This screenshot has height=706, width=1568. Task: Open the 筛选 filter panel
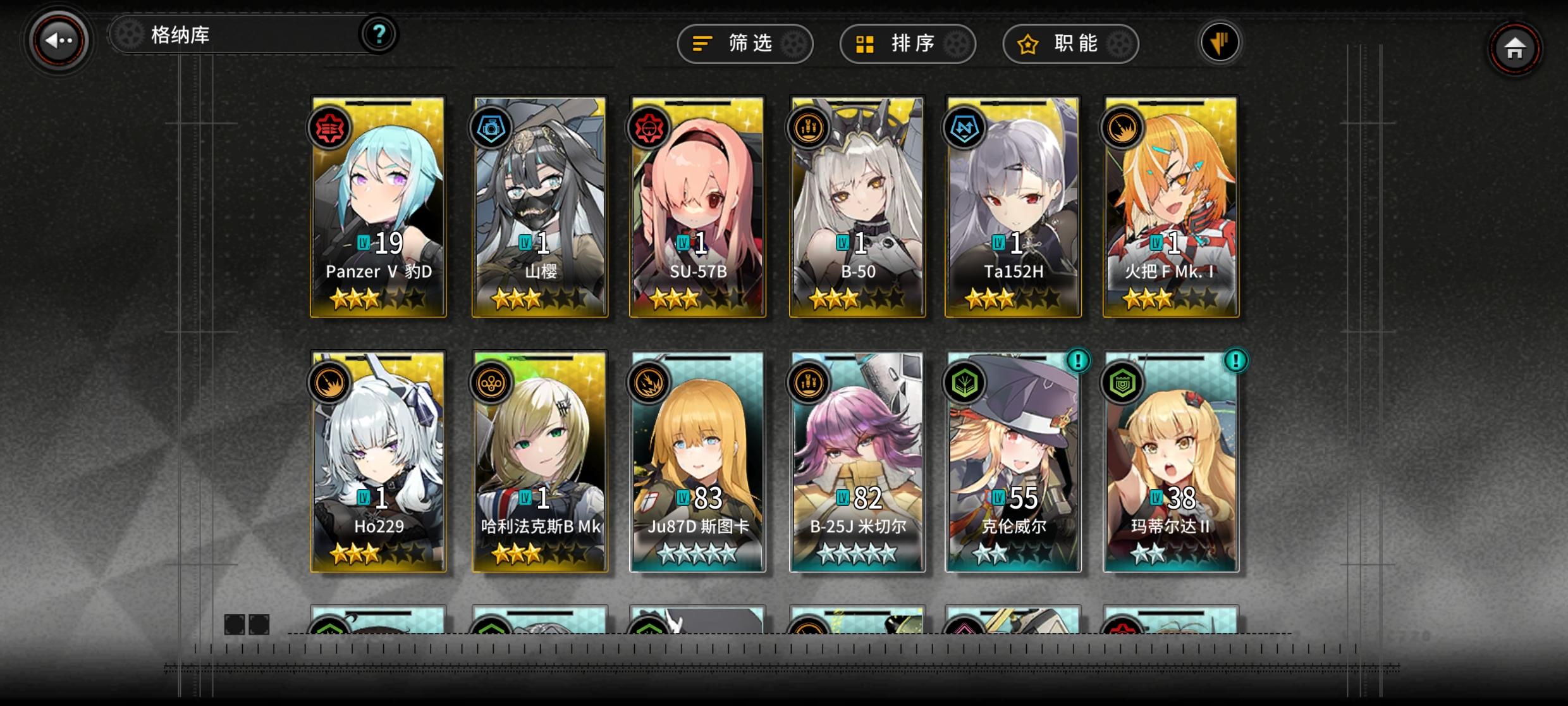click(745, 44)
